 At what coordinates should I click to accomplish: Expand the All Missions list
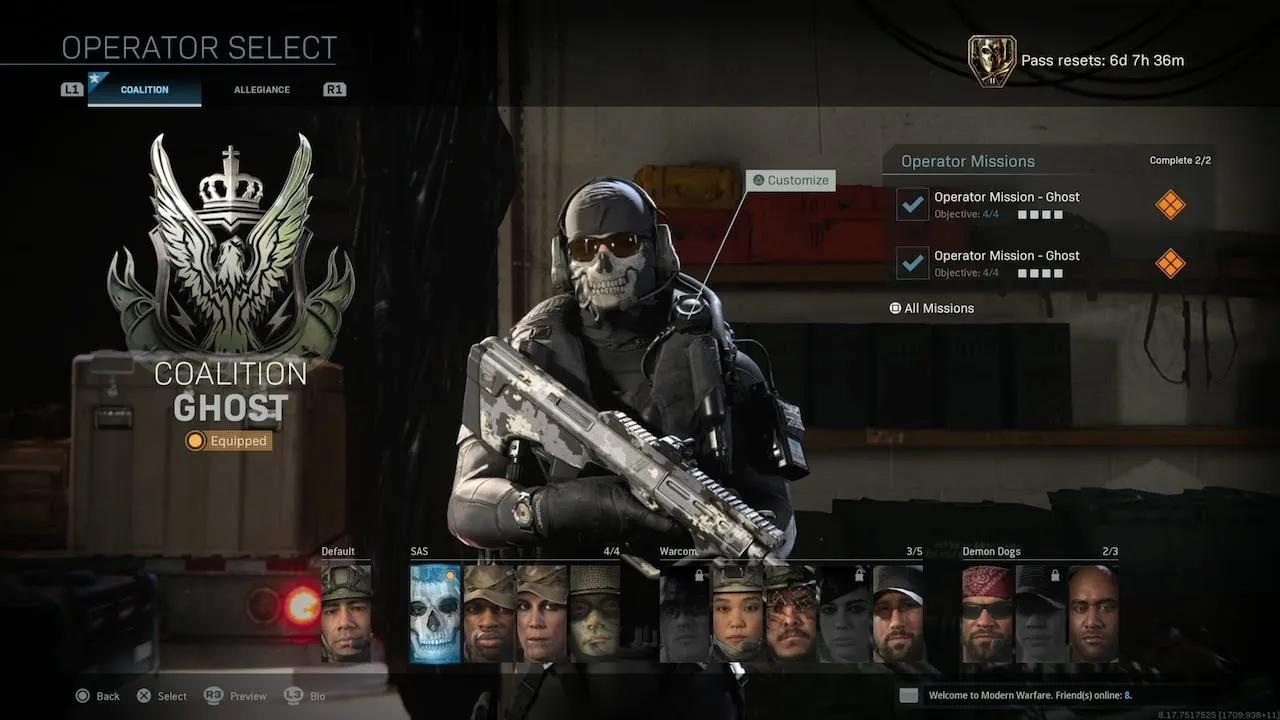pos(931,308)
